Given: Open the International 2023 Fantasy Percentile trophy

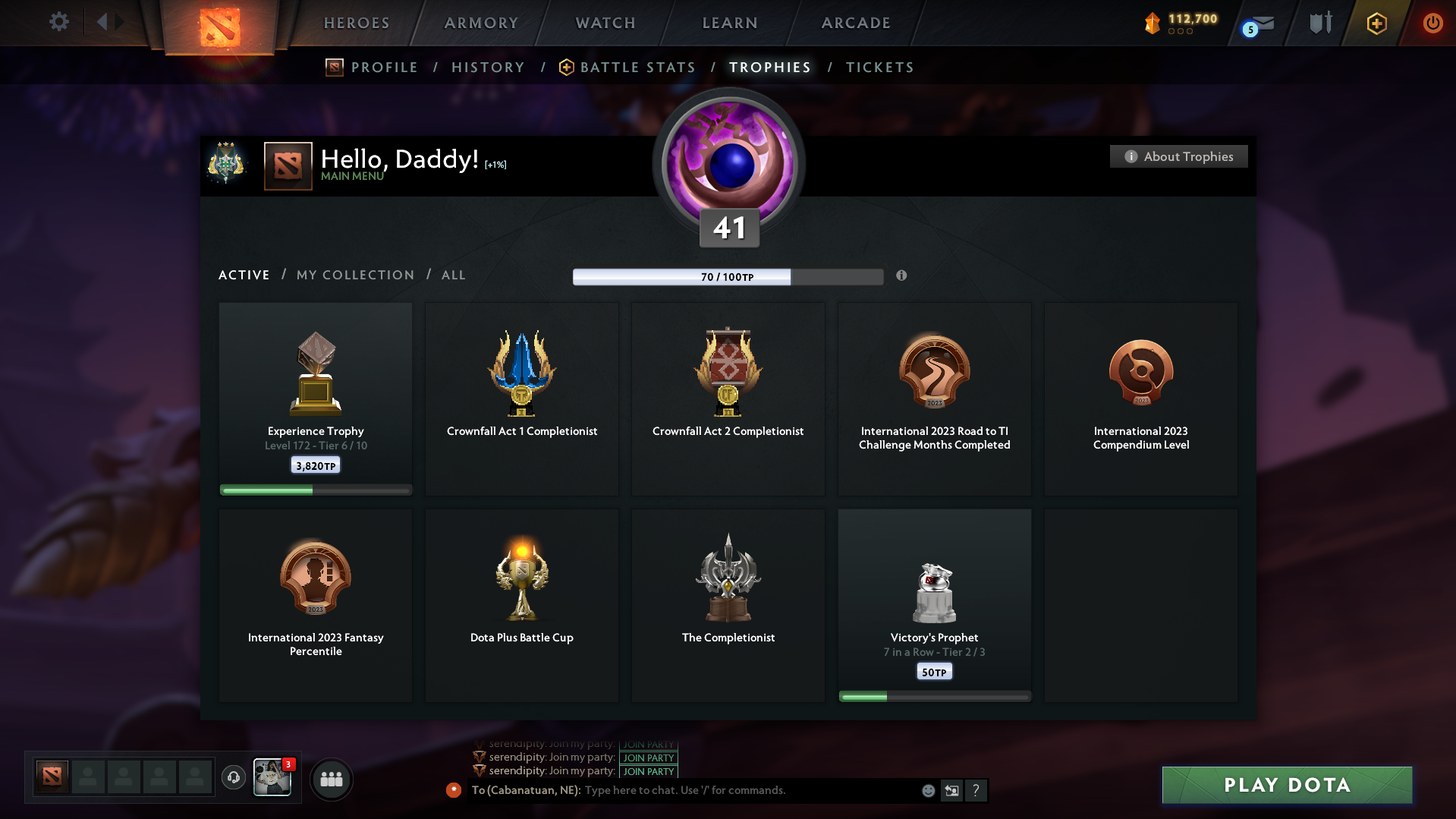Looking at the screenshot, I should click(x=315, y=592).
